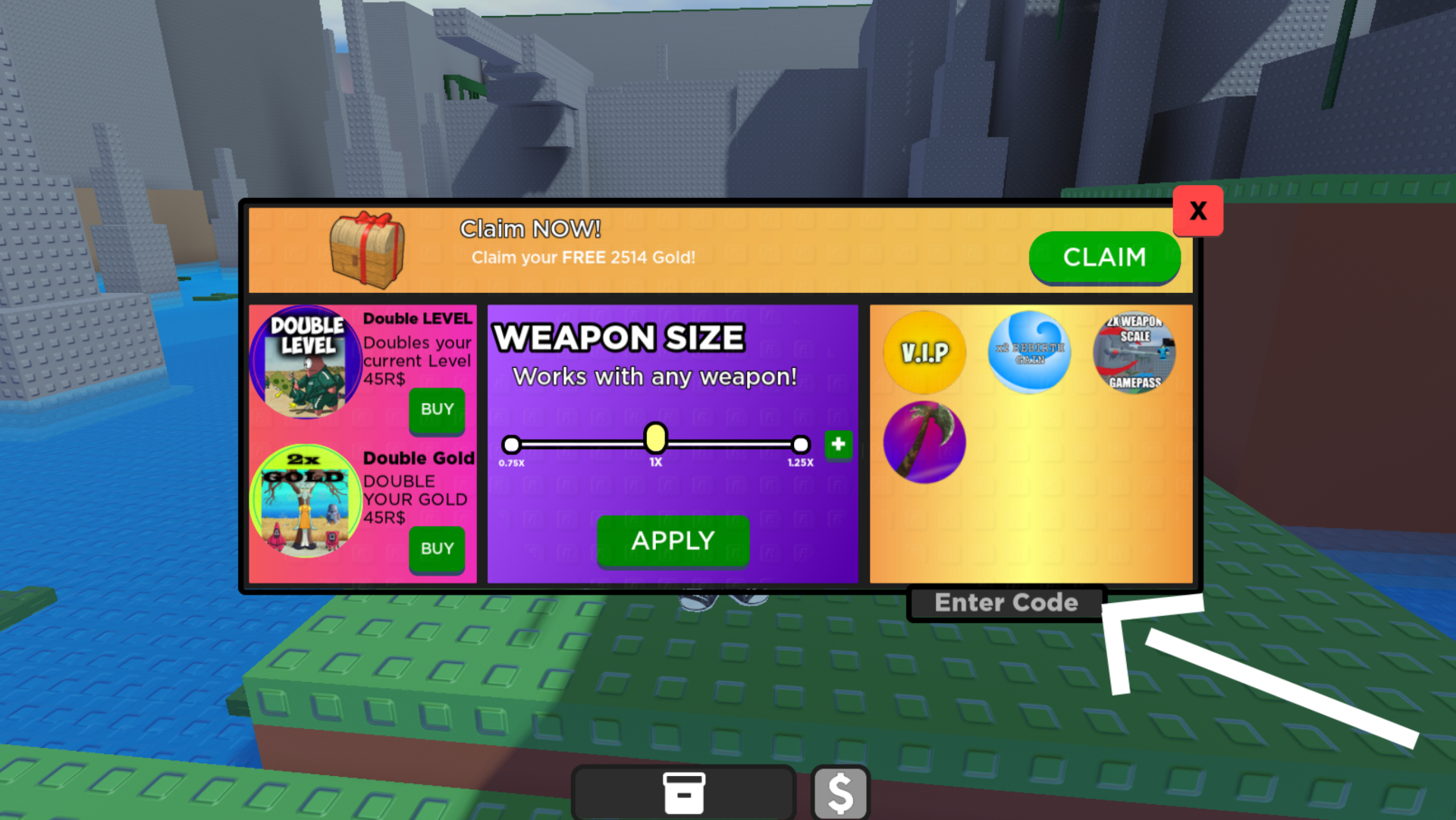Viewport: 1456px width, 820px height.
Task: Claim the free 2514 Gold reward
Action: 1104,258
